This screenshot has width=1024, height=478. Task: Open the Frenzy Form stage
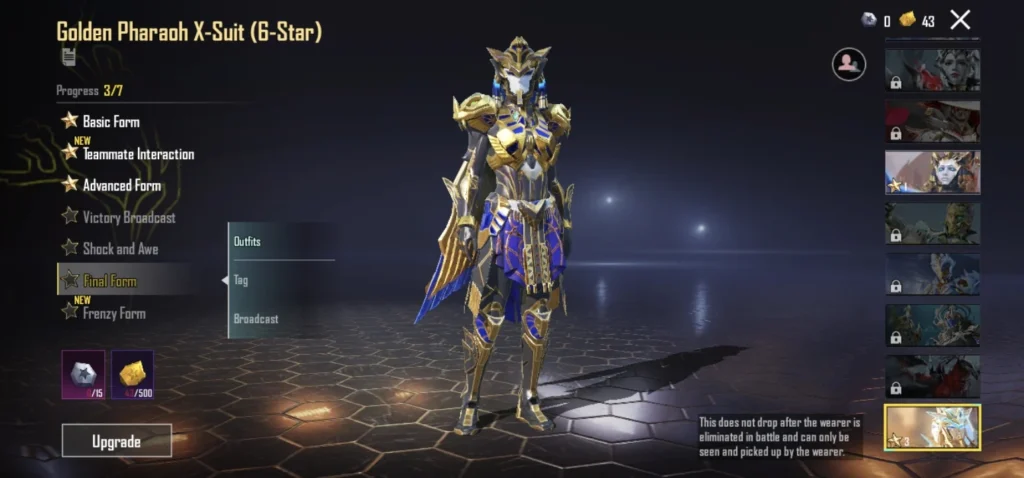click(x=113, y=313)
